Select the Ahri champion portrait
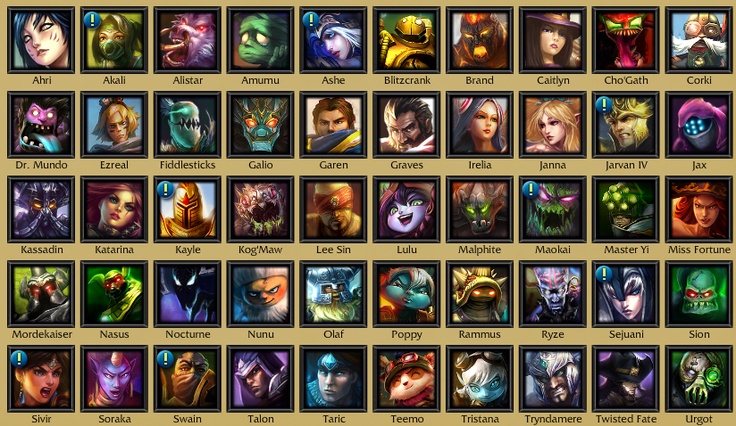The image size is (736, 426). pyautogui.click(x=40, y=39)
